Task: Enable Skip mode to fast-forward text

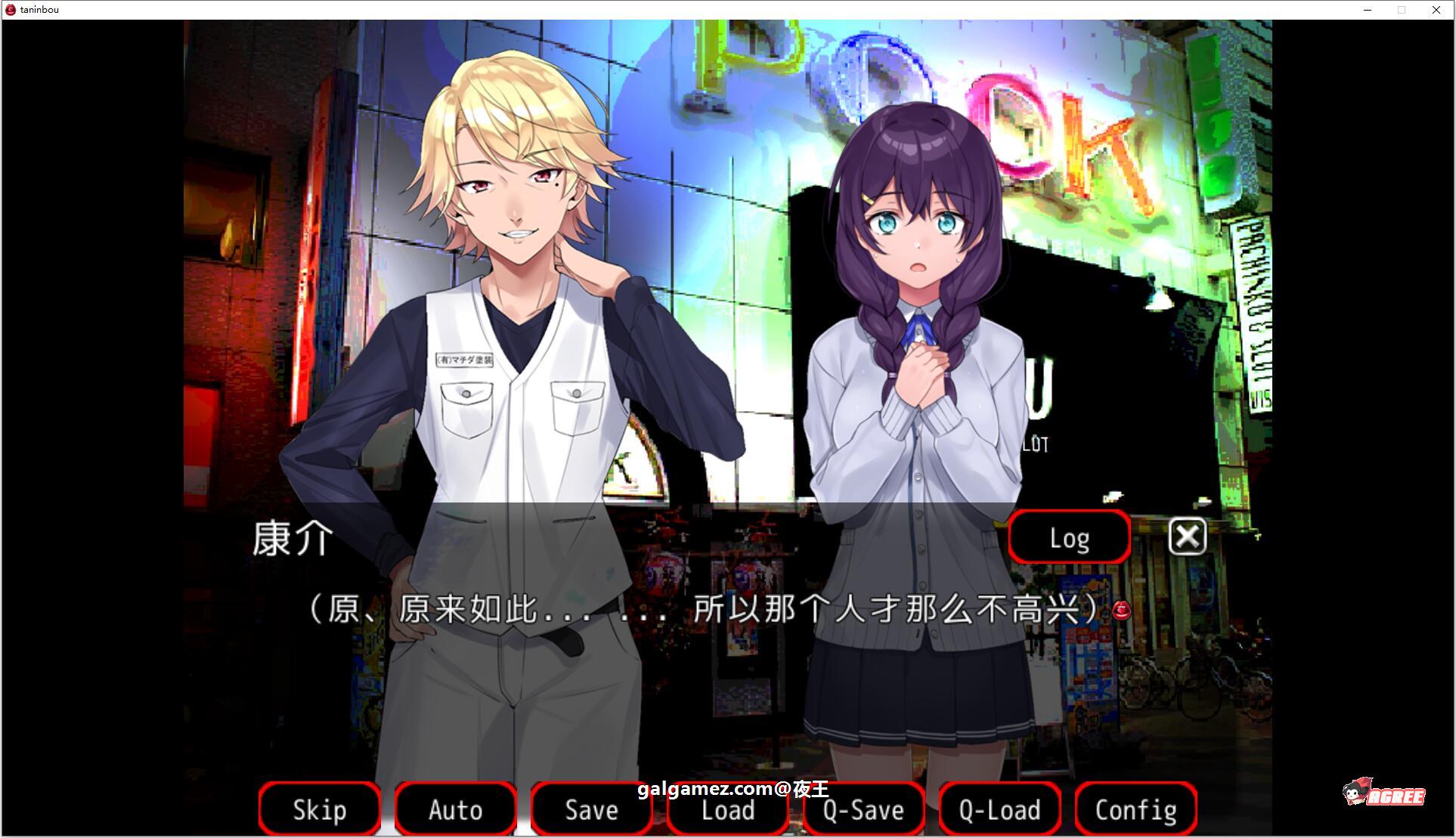Action: coord(319,809)
